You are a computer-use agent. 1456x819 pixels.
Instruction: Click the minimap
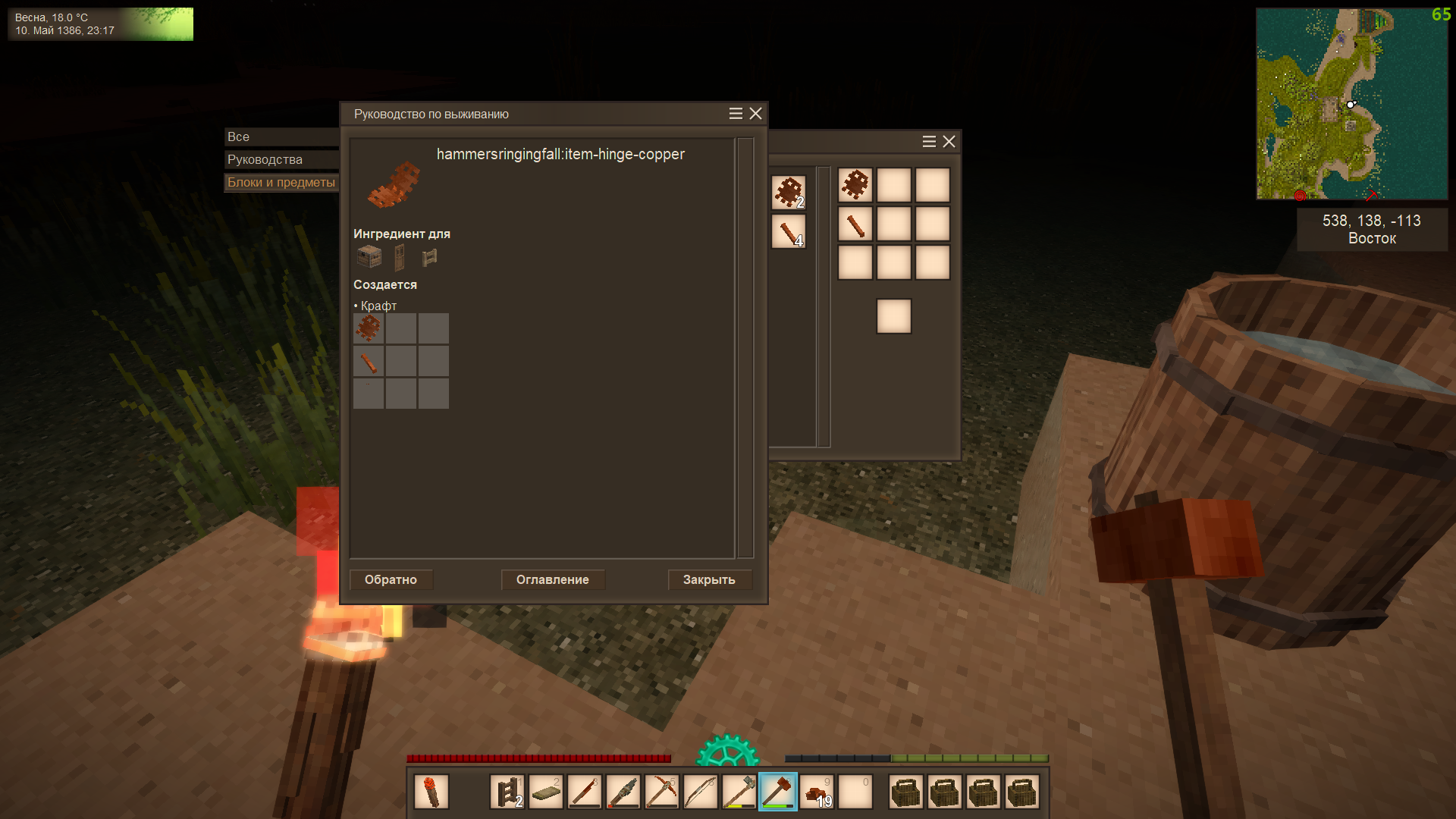(1351, 104)
